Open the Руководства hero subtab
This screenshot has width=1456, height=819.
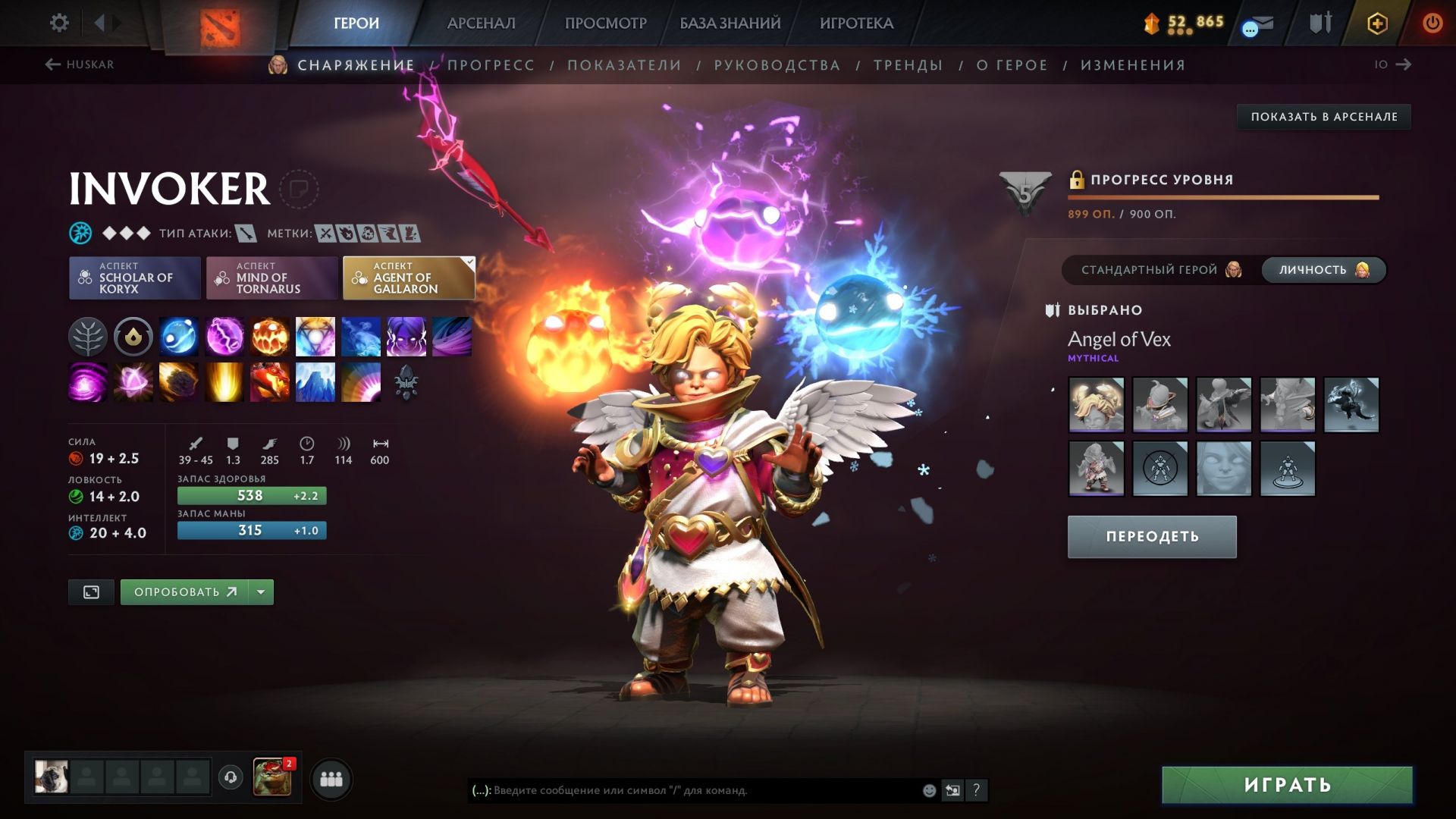tap(777, 65)
